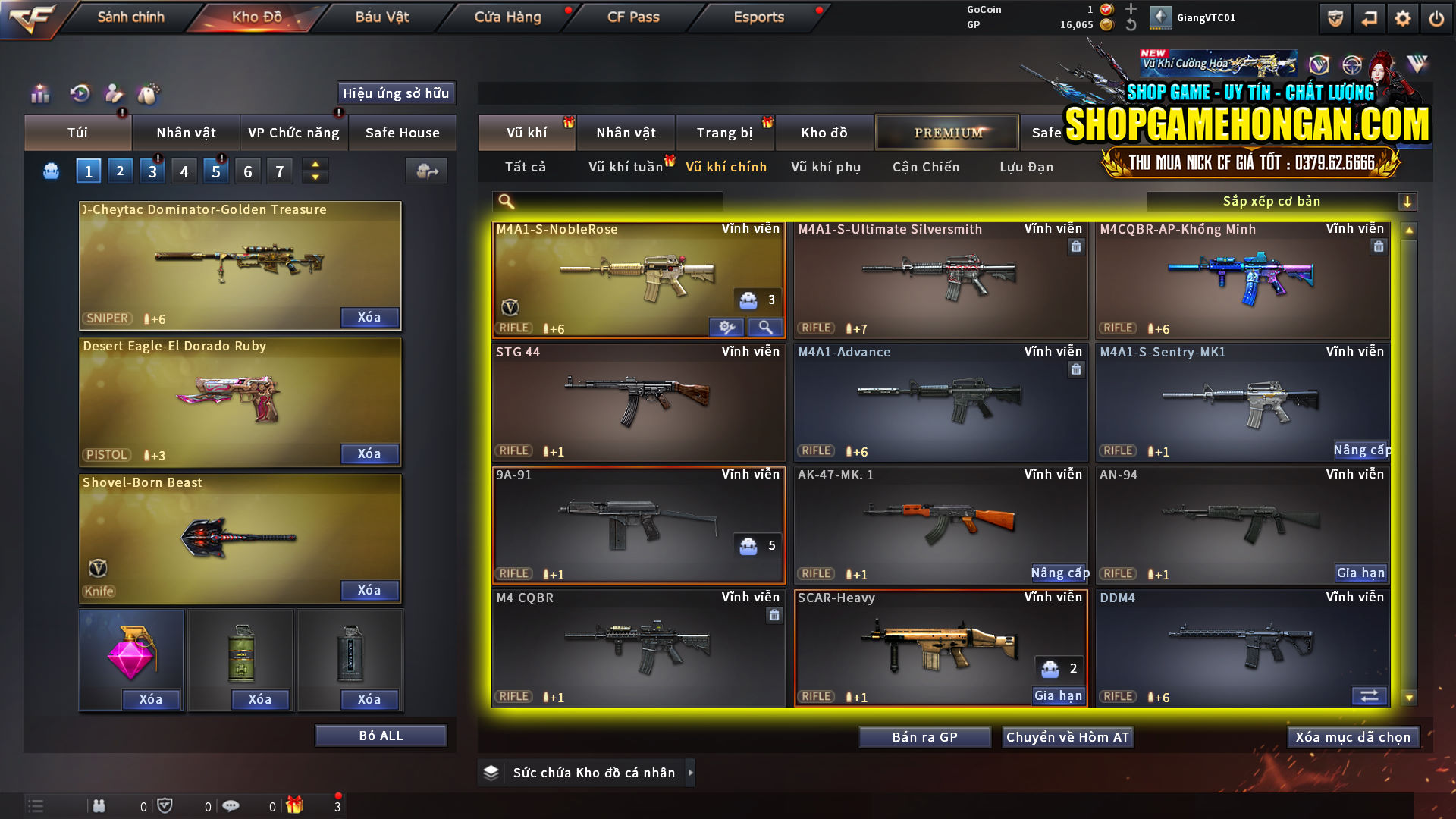Click the settings gear icon top right
This screenshot has height=819, width=1456.
pos(1404,17)
